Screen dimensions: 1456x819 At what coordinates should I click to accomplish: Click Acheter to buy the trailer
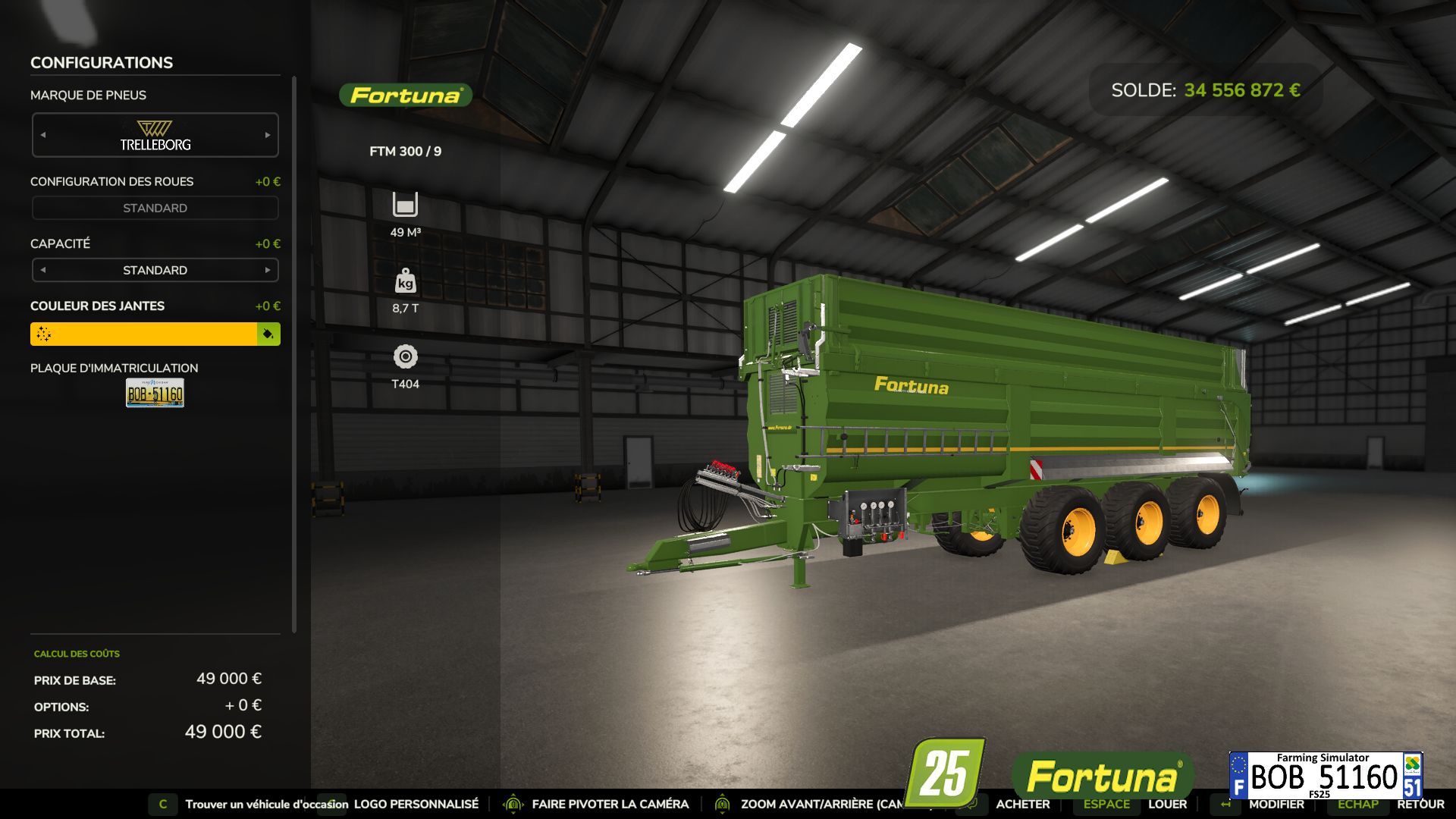(1022, 804)
